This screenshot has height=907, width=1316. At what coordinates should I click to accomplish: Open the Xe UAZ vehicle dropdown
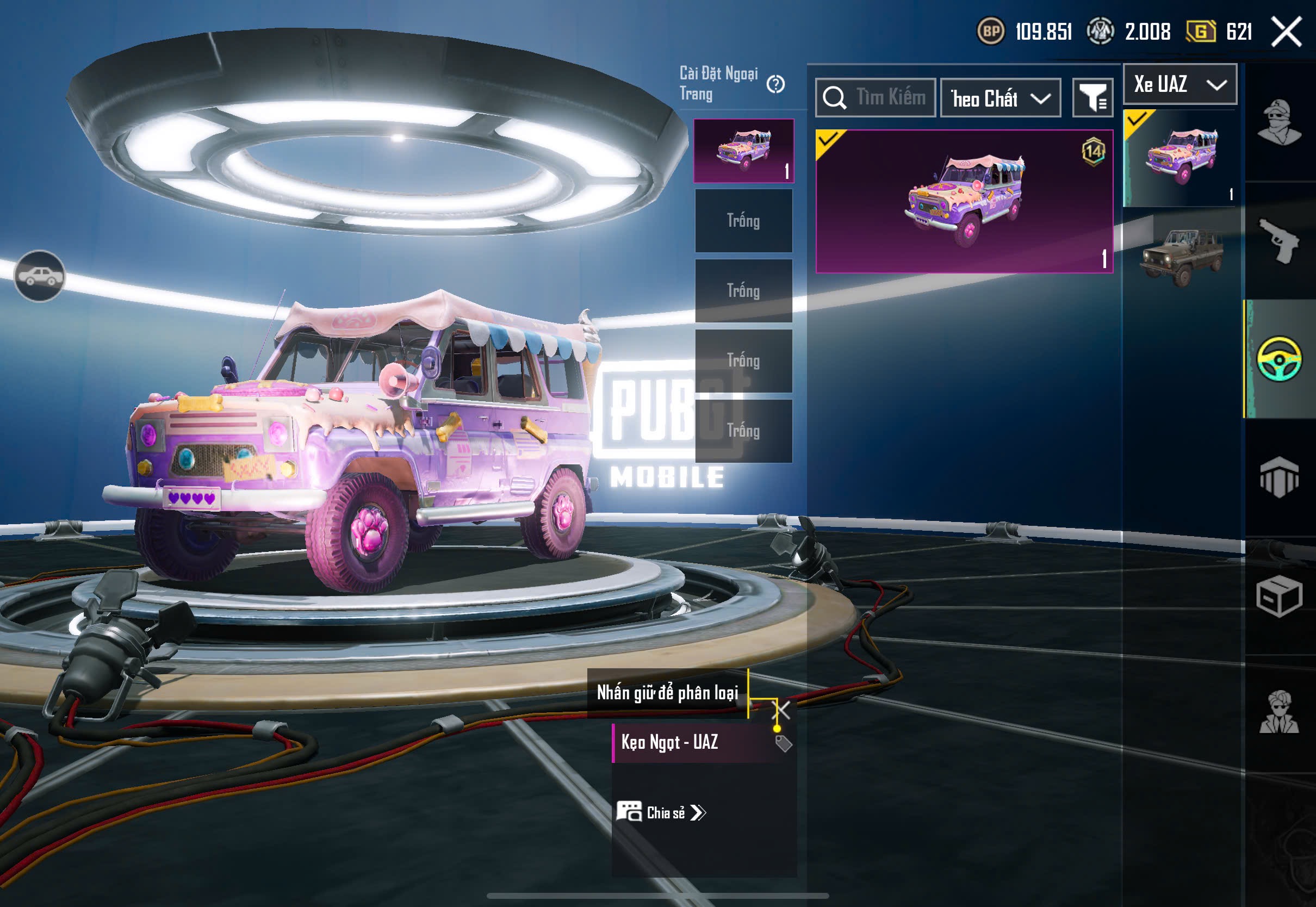[x=1180, y=85]
